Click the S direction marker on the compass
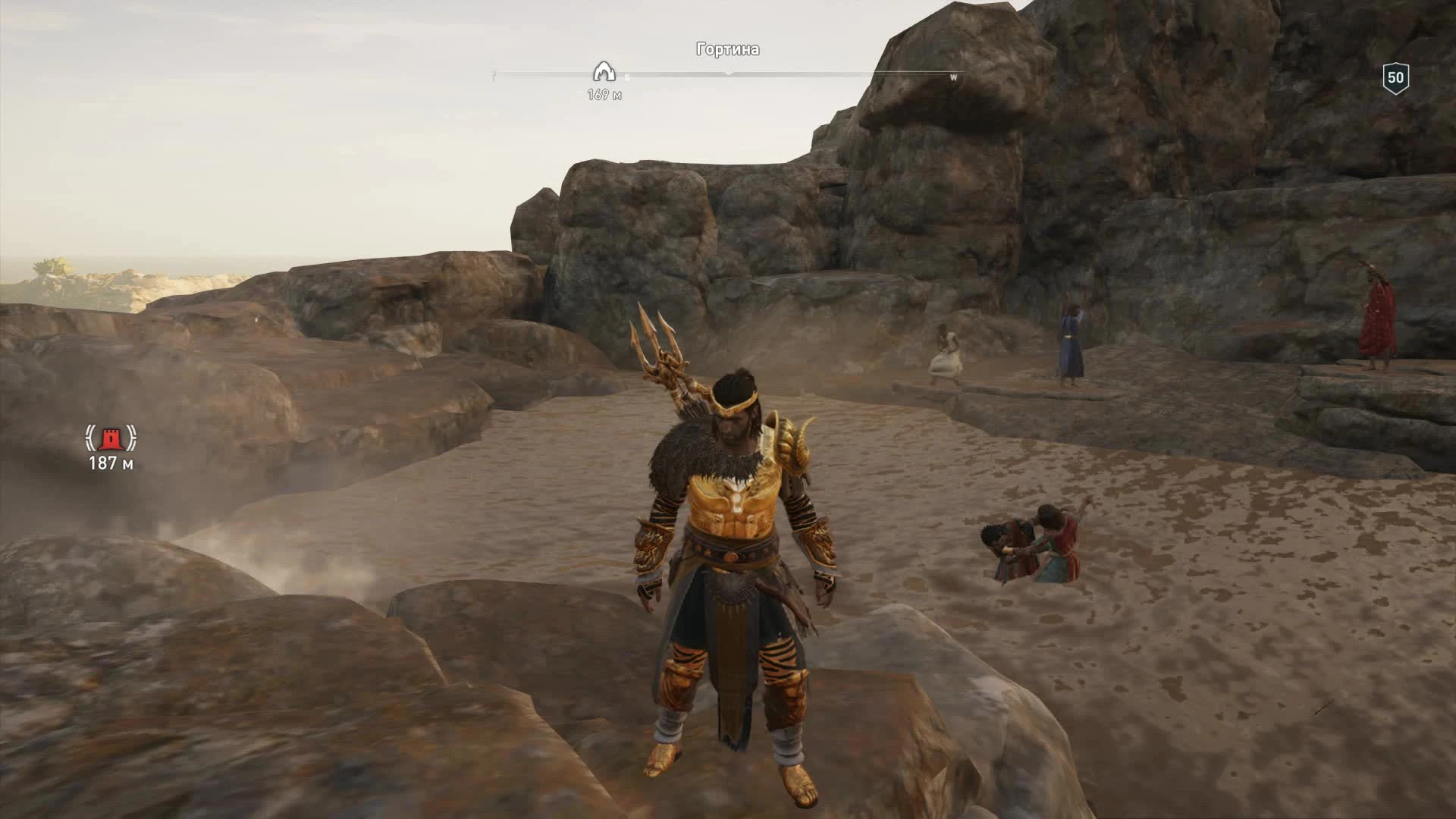This screenshot has width=1456, height=819. 626,77
